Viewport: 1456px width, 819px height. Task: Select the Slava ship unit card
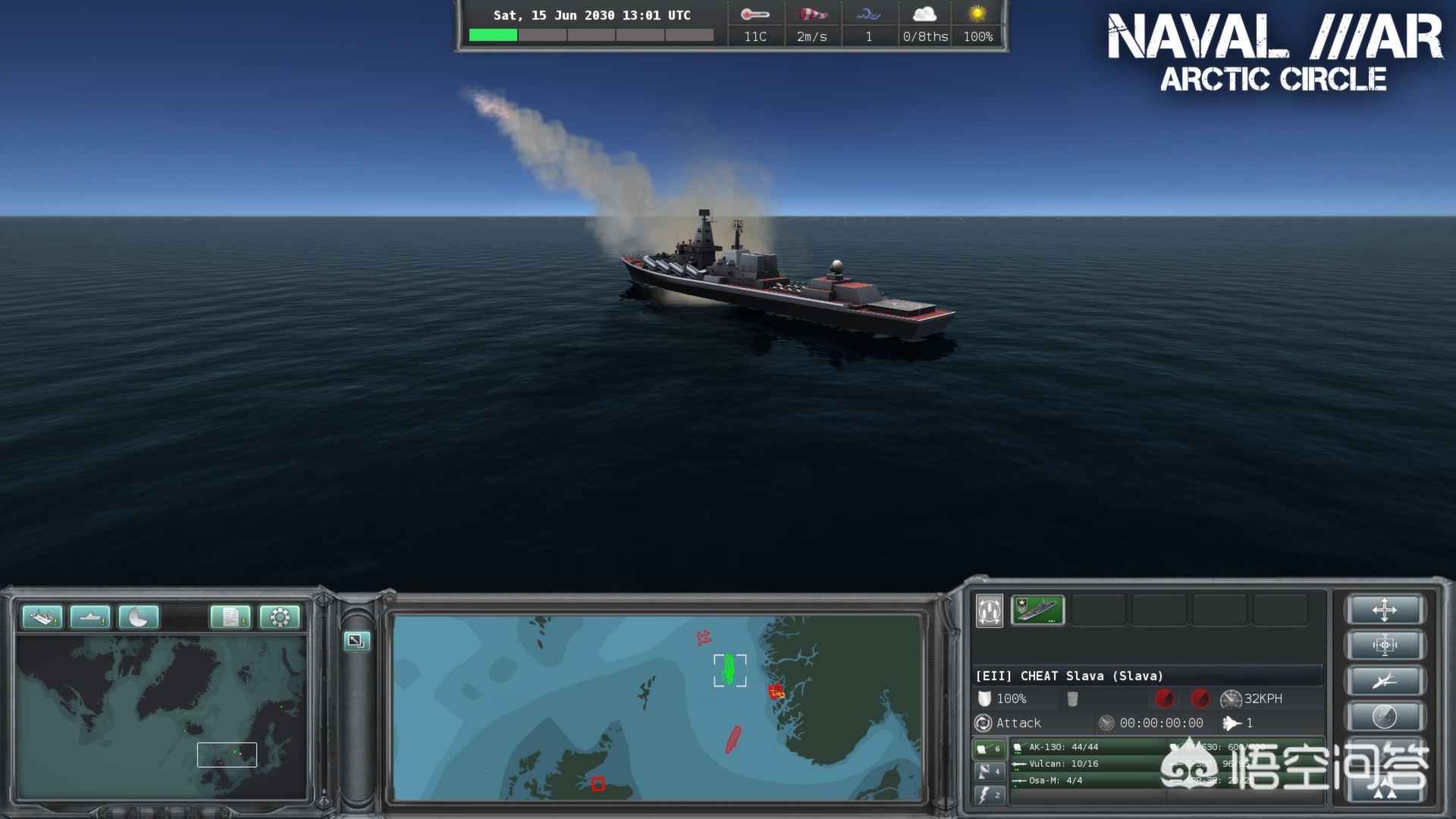tap(1037, 610)
